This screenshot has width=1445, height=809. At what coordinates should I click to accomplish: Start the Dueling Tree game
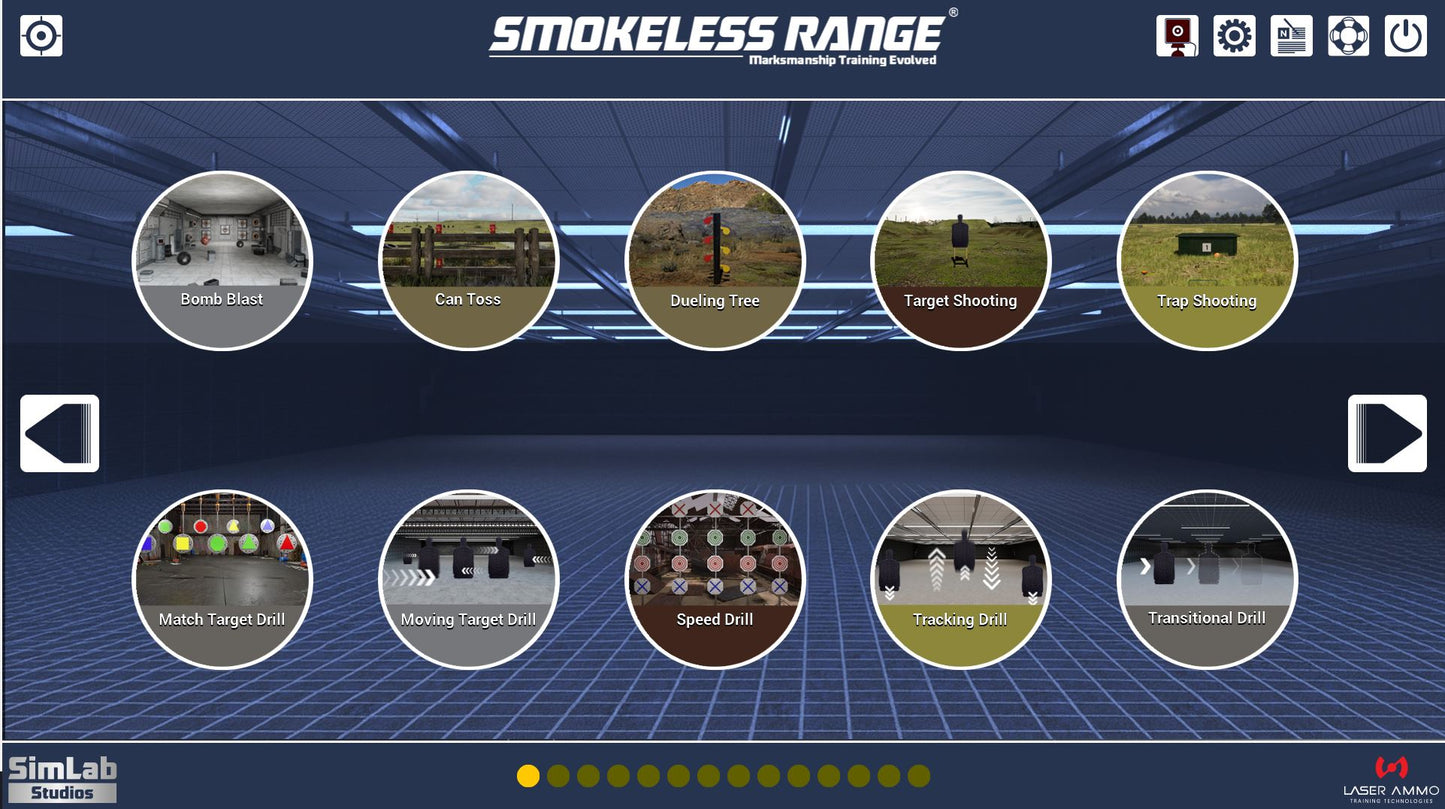[715, 258]
